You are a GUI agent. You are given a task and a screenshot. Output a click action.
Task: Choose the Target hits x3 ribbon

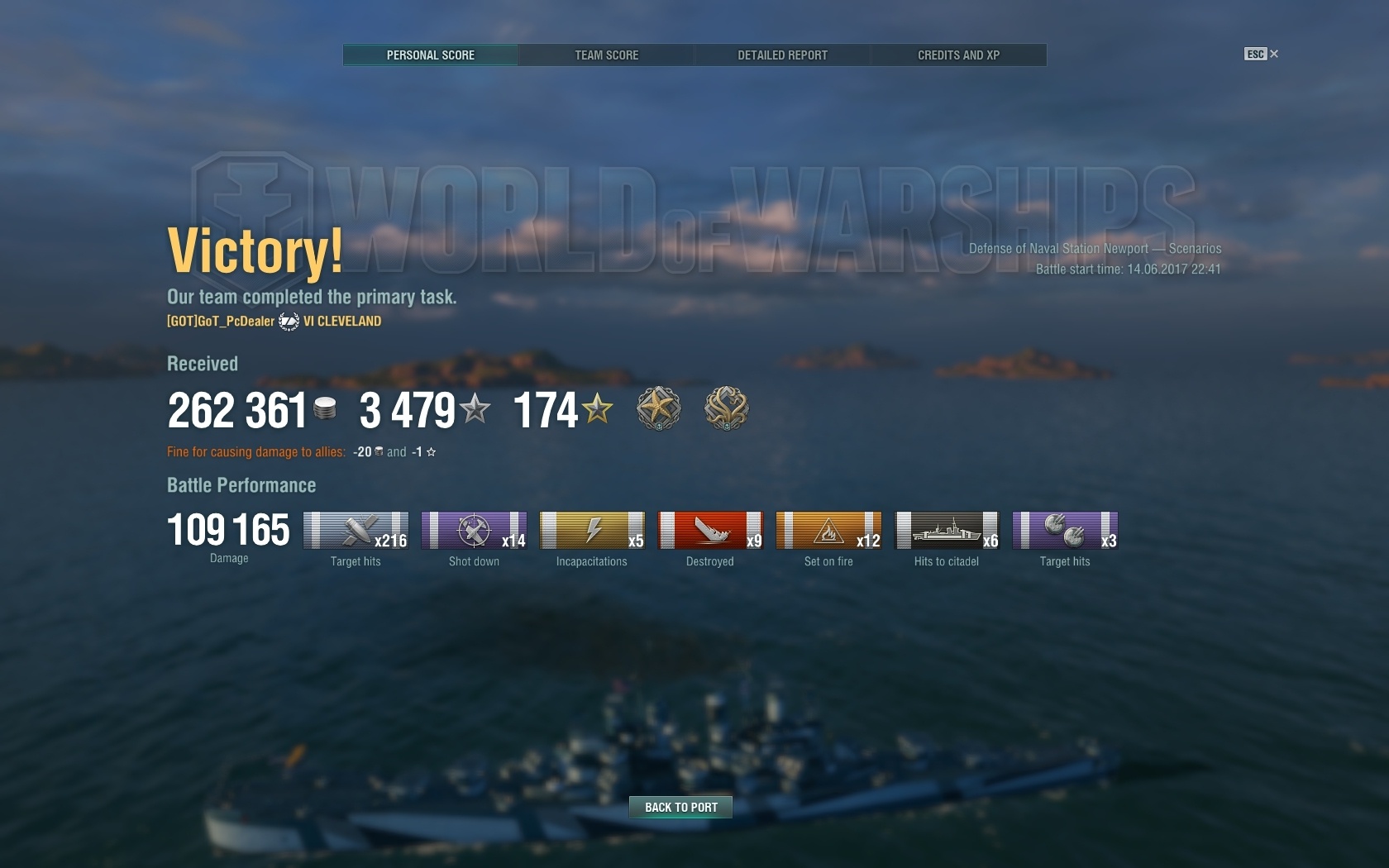click(x=1065, y=531)
